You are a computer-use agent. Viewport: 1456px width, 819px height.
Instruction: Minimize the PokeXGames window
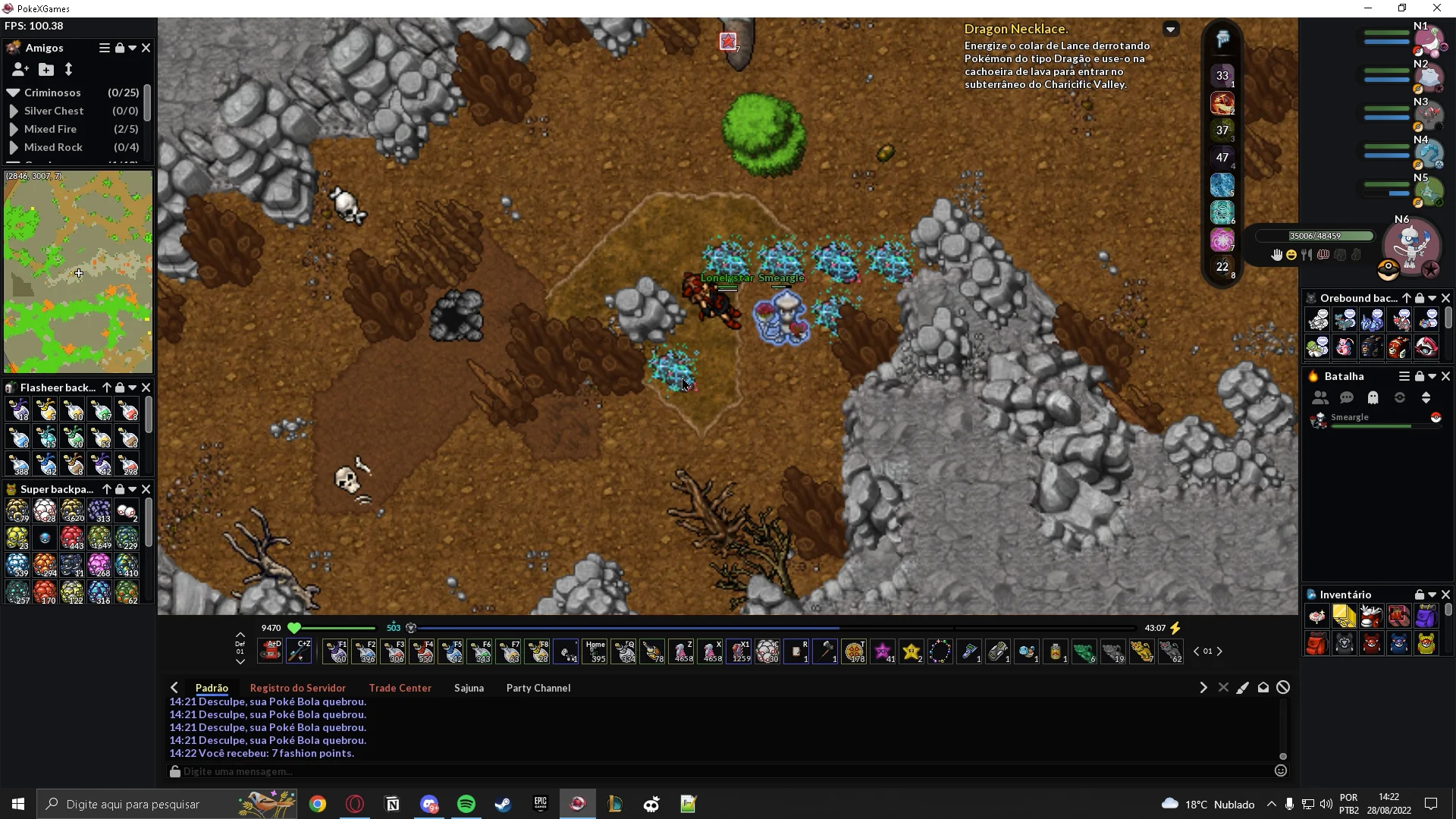[1368, 8]
